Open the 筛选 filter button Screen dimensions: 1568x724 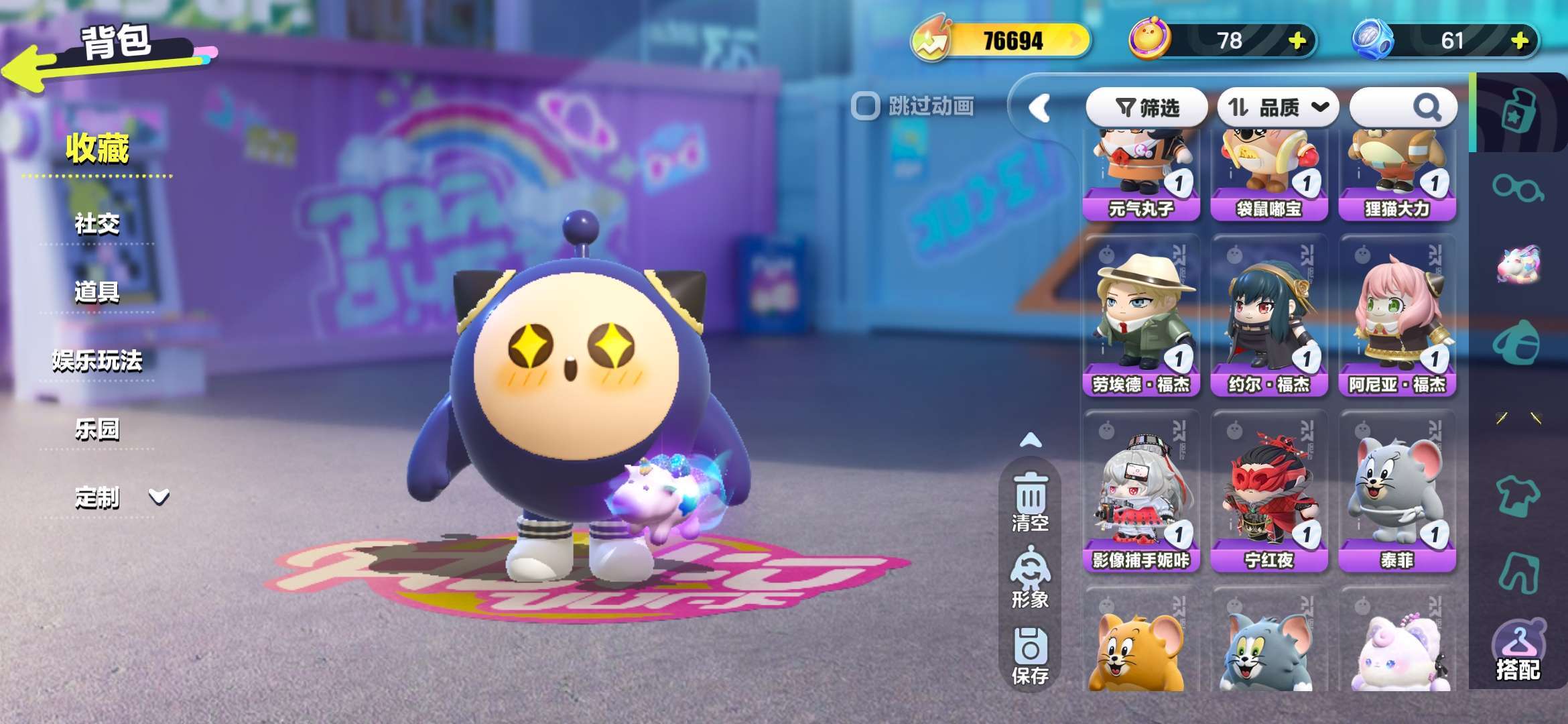tap(1147, 107)
